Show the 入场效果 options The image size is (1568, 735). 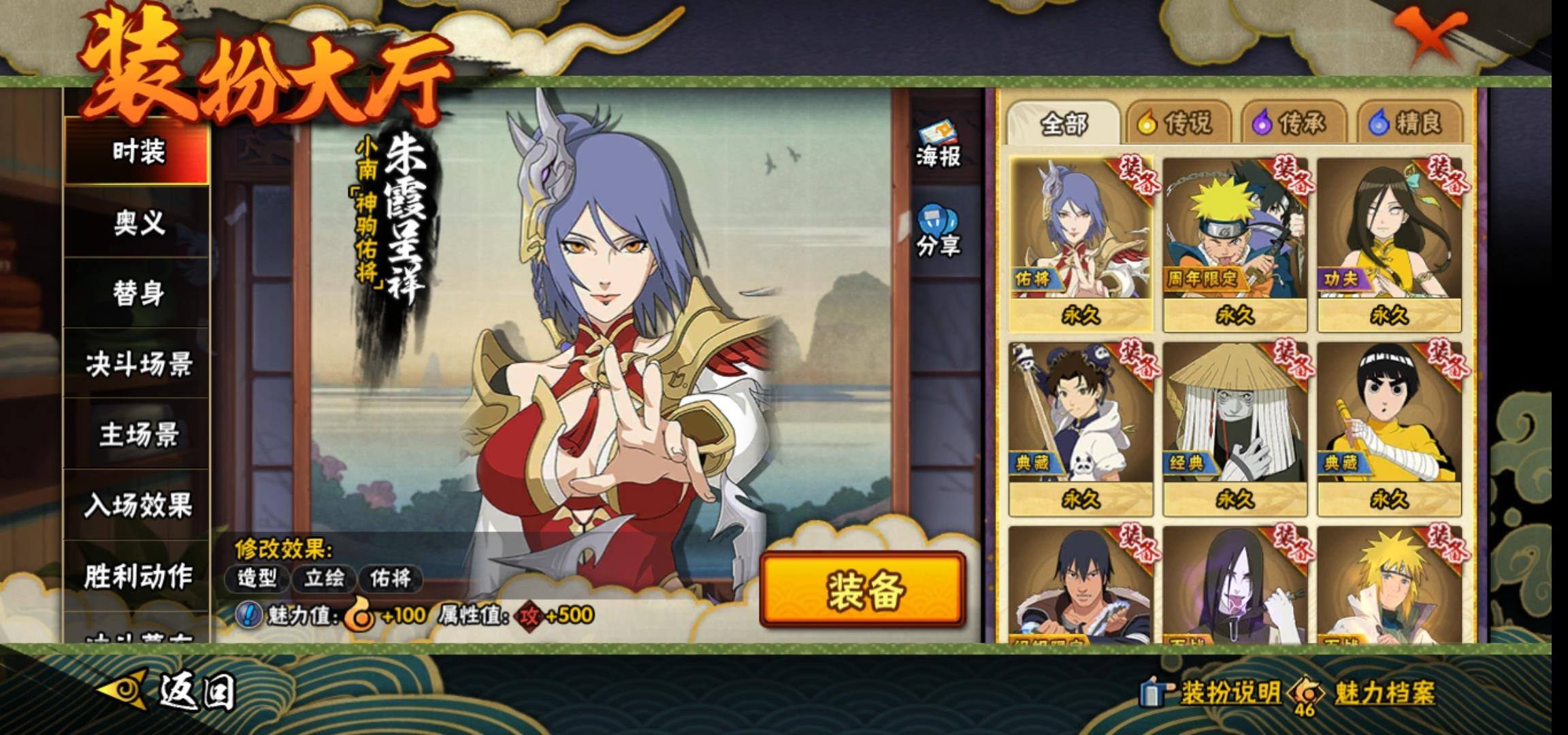137,506
